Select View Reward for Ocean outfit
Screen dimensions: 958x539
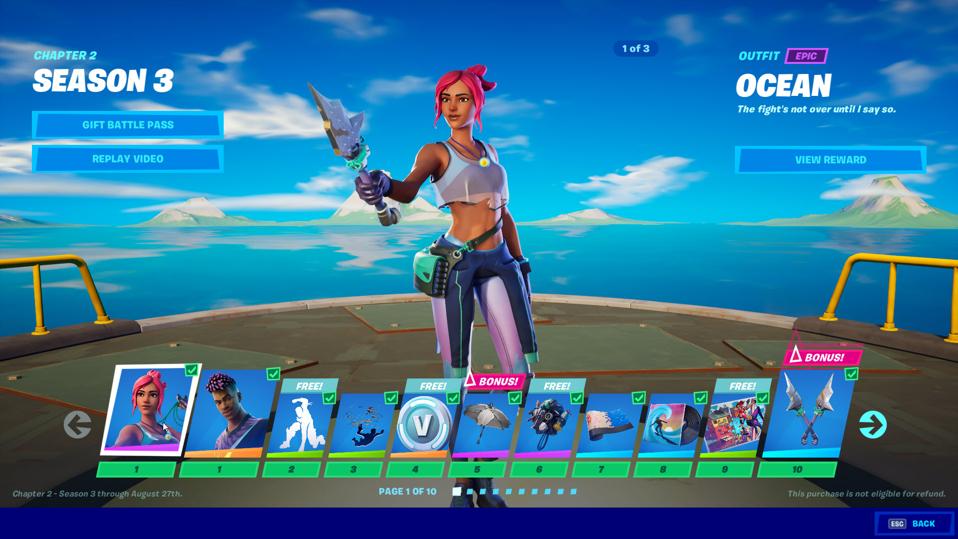pos(830,160)
